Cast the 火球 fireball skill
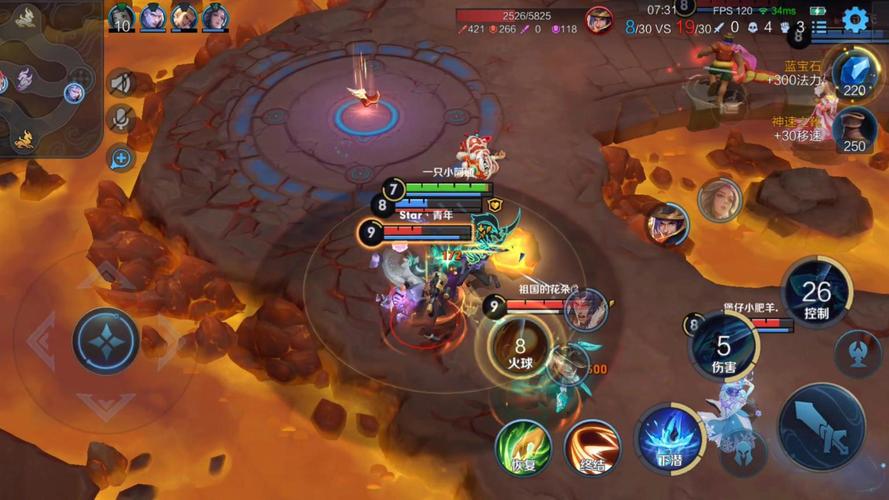889x500 pixels. [x=520, y=350]
